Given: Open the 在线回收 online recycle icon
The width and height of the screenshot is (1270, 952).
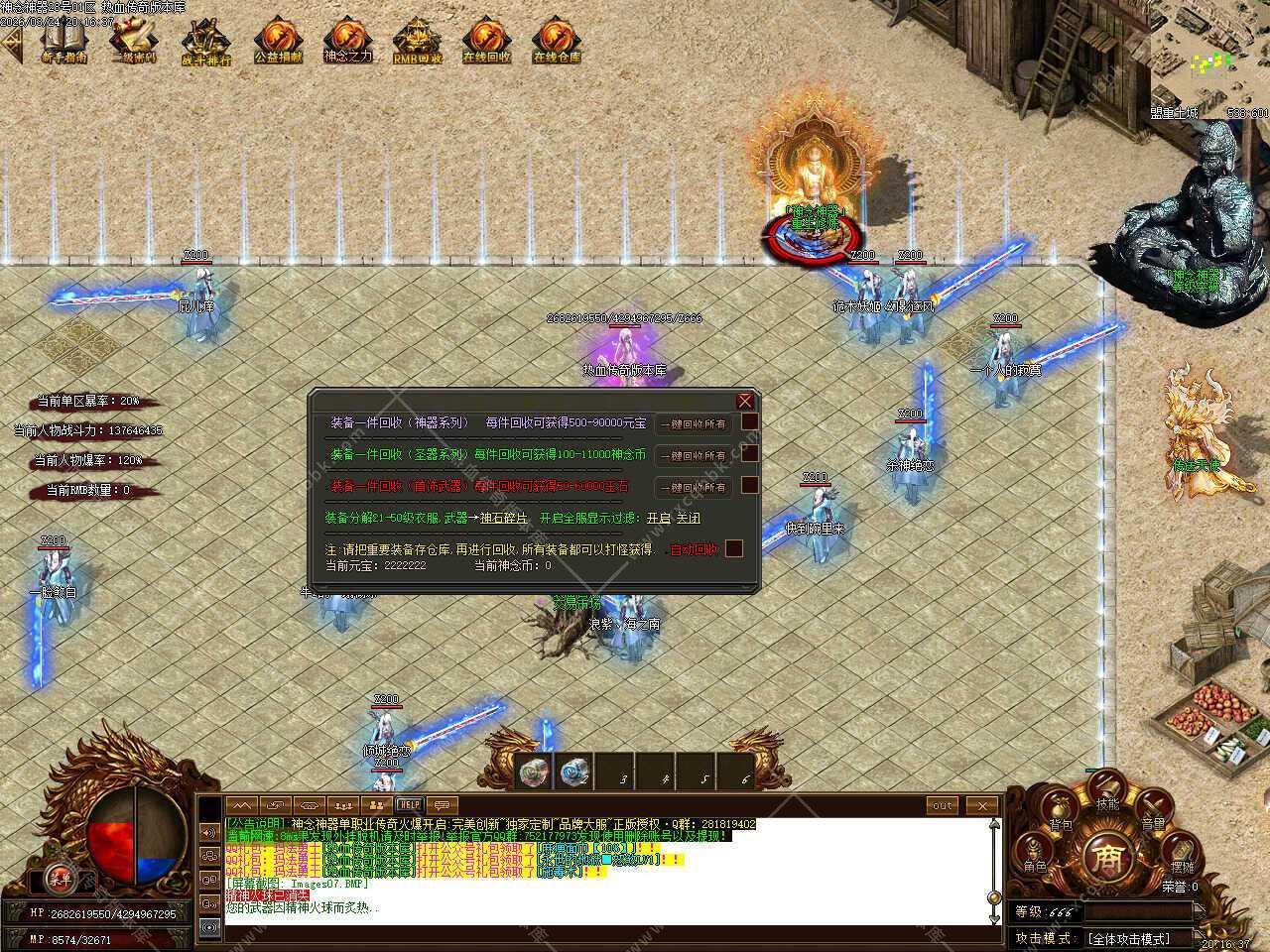Looking at the screenshot, I should pyautogui.click(x=486, y=42).
